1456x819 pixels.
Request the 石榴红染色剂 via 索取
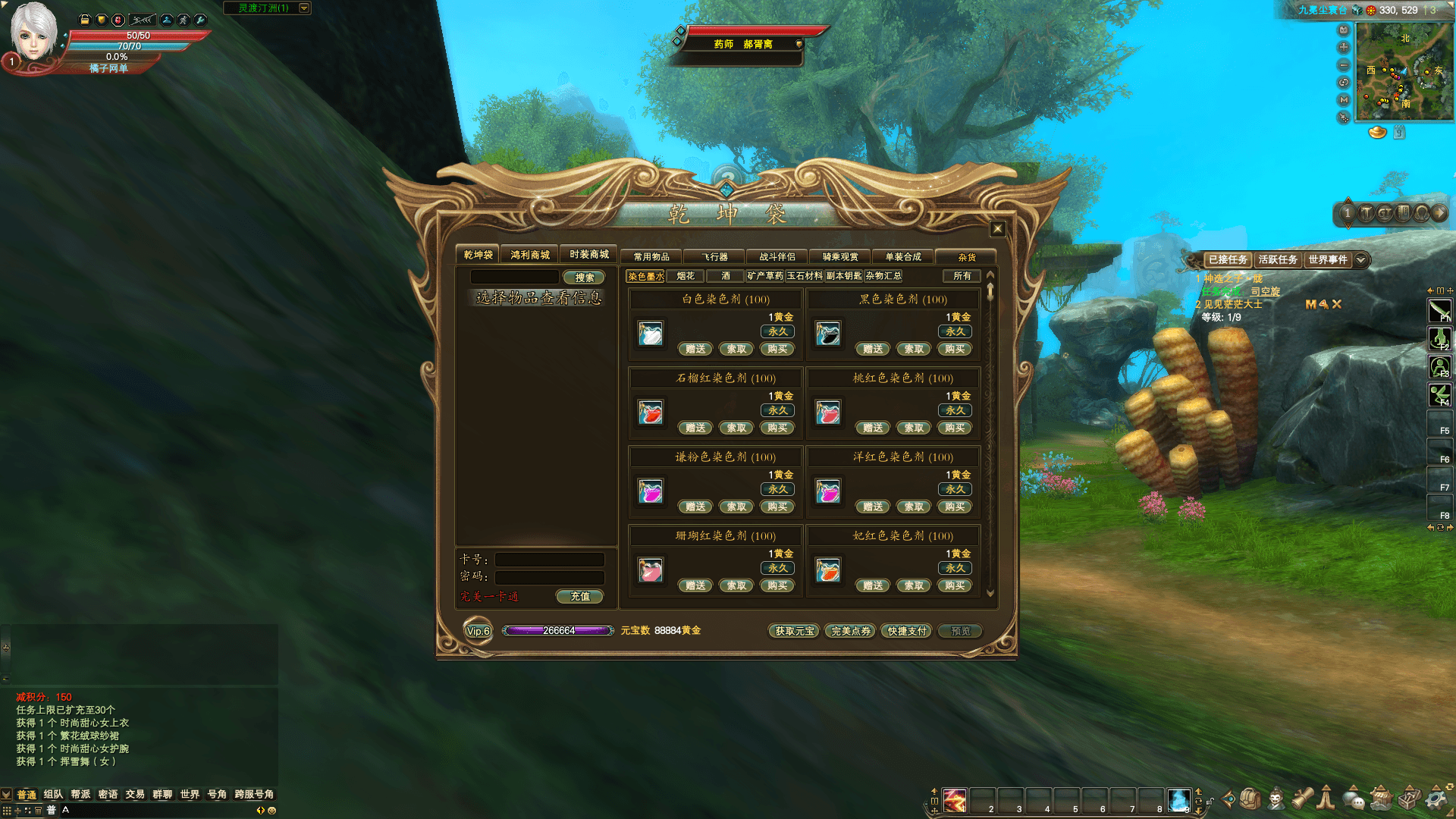pos(736,428)
